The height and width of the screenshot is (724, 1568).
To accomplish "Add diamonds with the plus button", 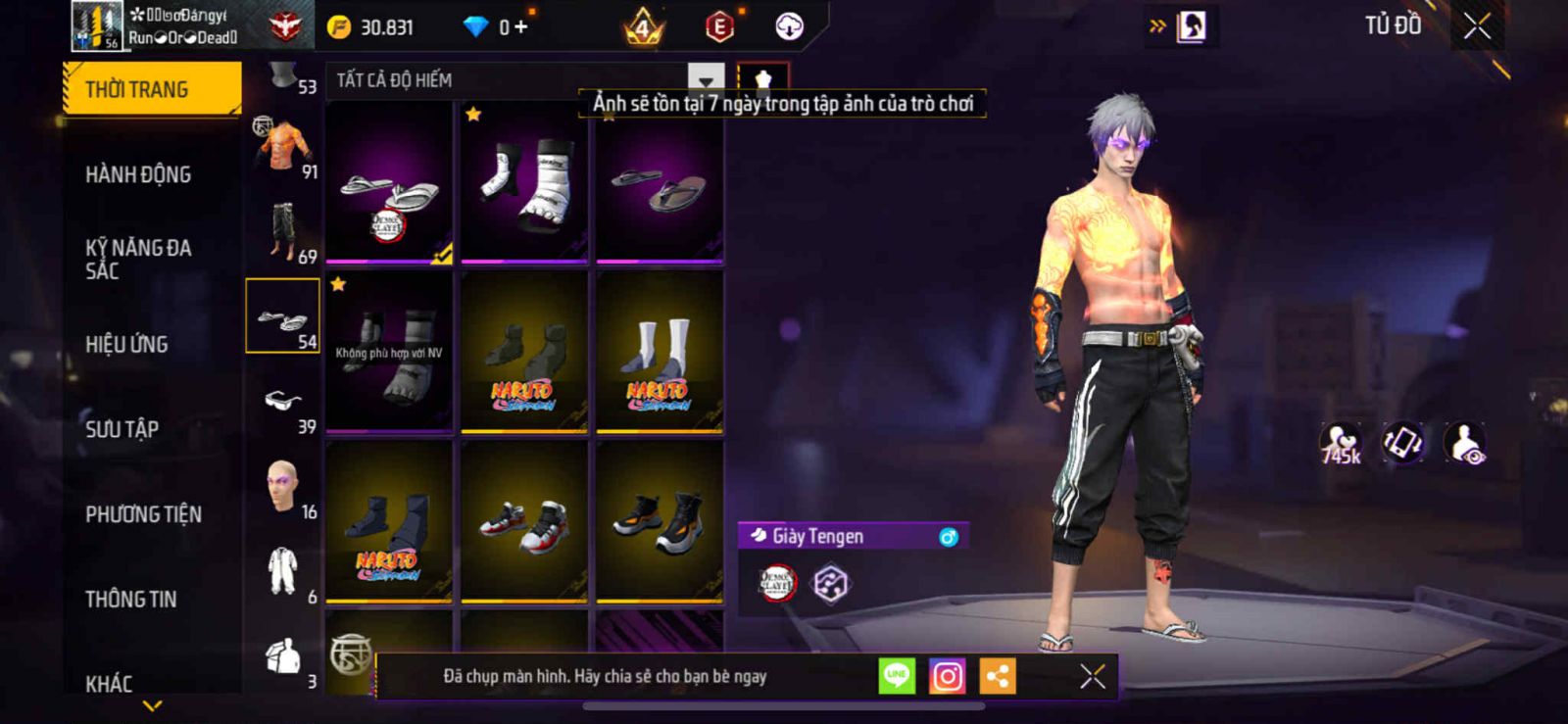I will [520, 27].
